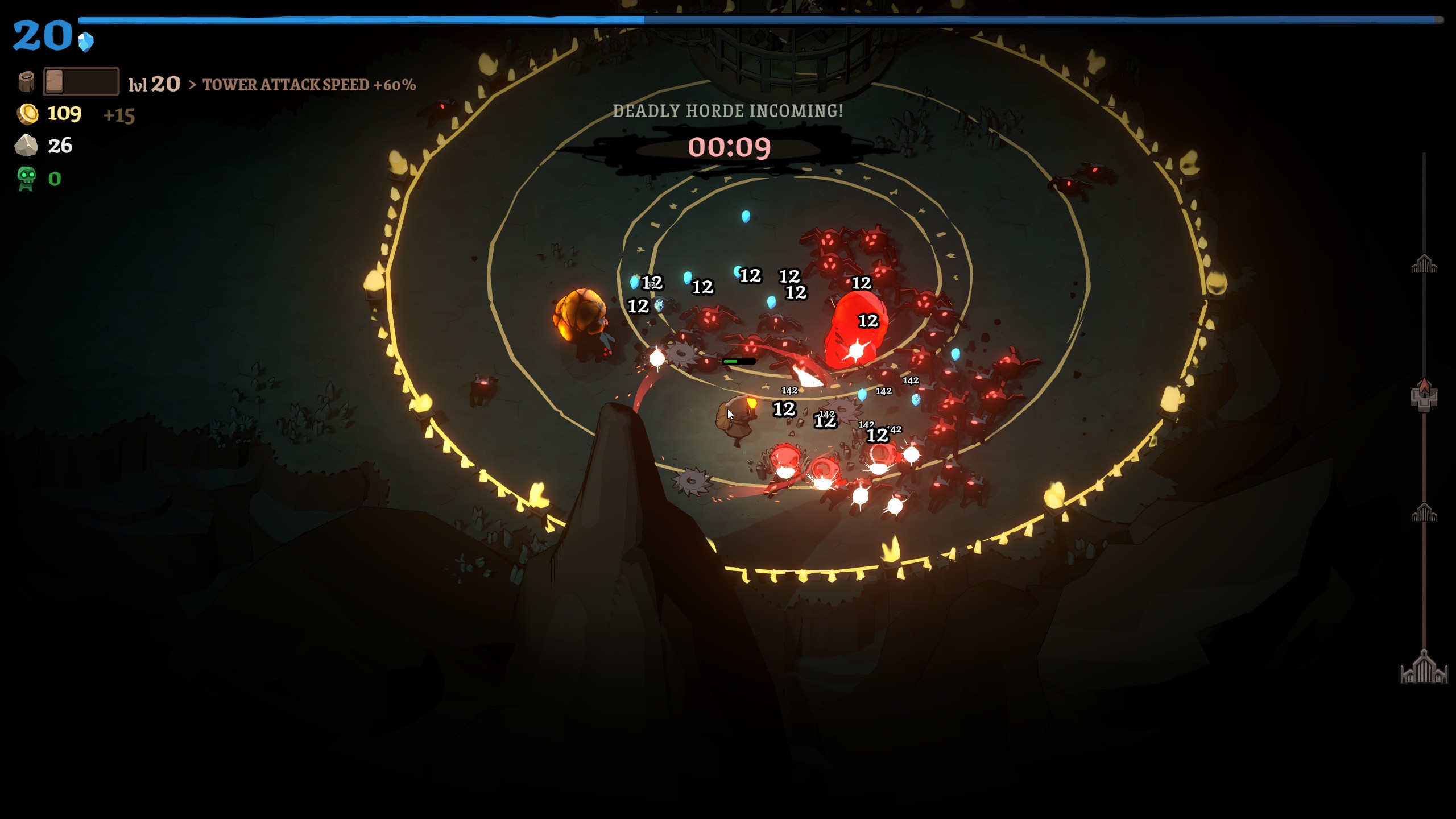Click the large castle icon ending the track

1424,668
